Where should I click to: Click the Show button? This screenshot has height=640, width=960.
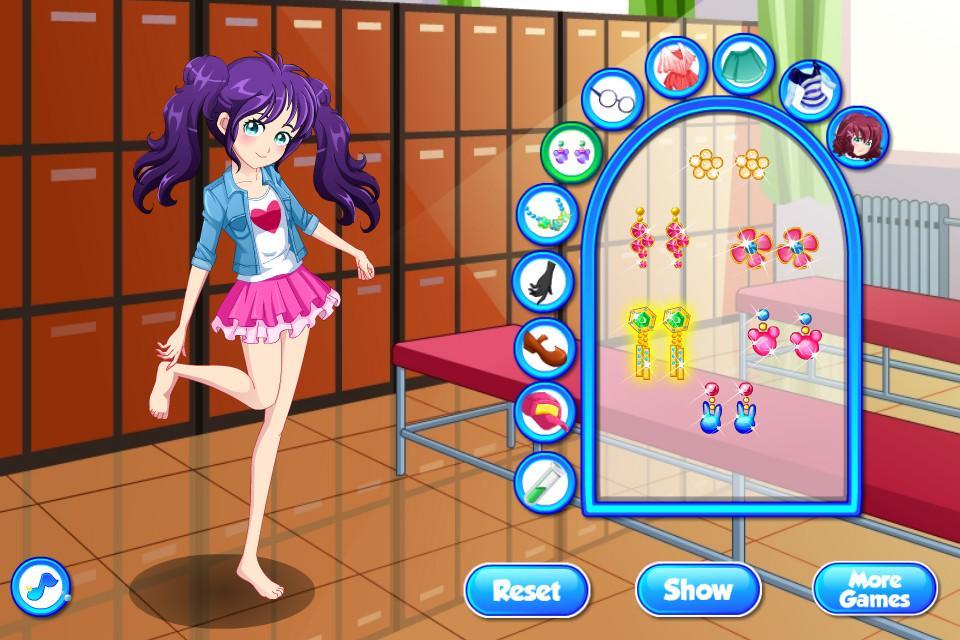(699, 589)
